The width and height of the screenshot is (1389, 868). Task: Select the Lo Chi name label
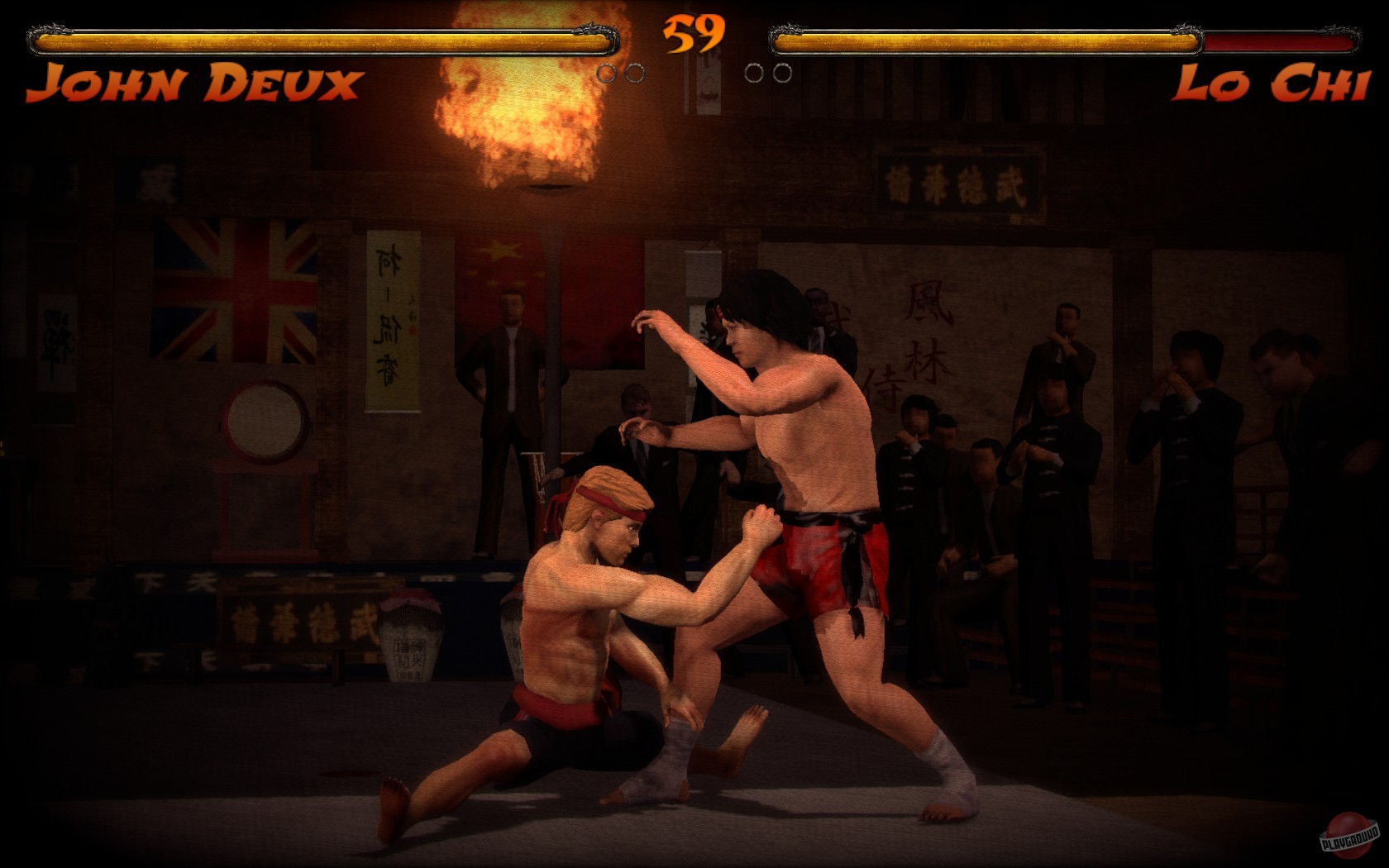(1269, 83)
